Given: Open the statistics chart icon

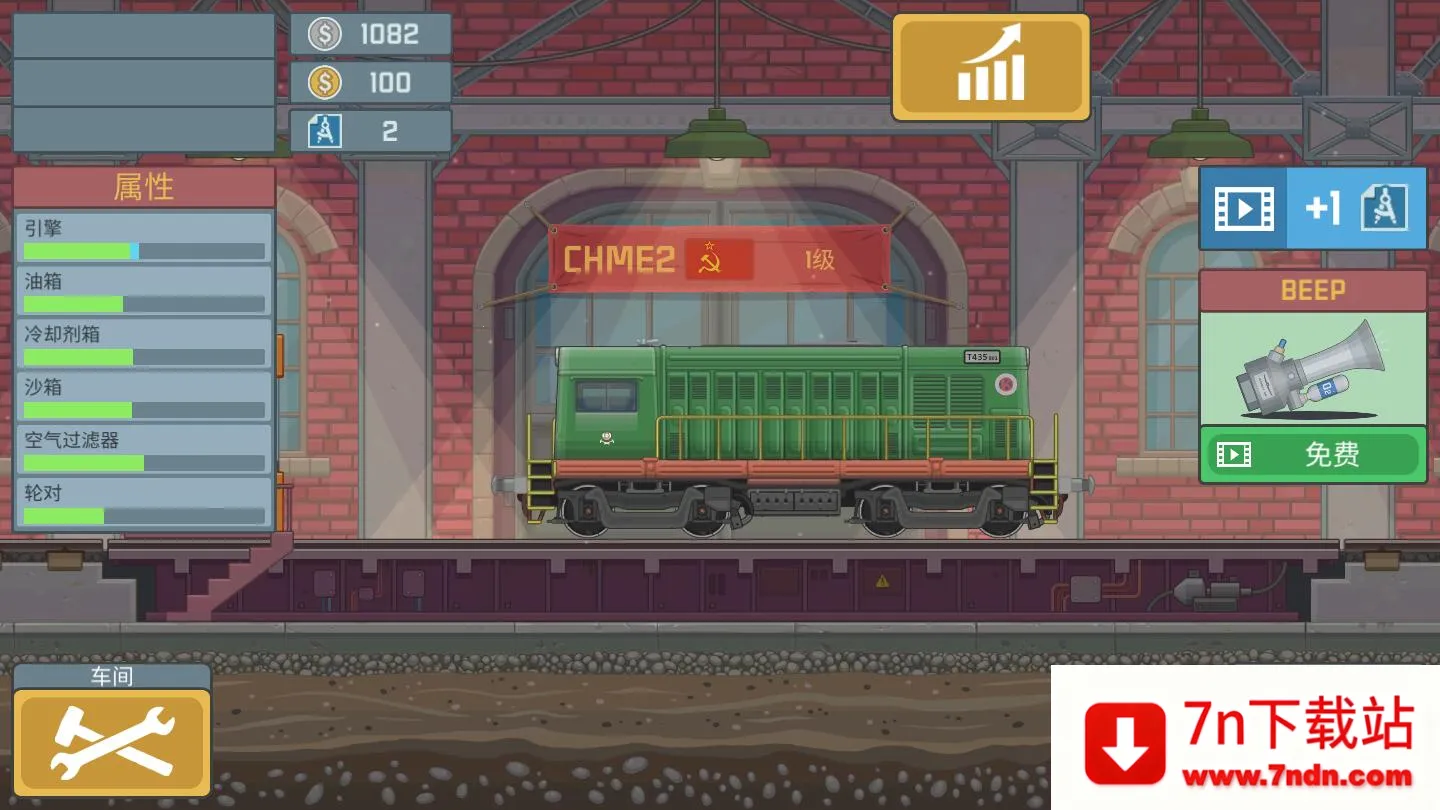Looking at the screenshot, I should (x=989, y=64).
